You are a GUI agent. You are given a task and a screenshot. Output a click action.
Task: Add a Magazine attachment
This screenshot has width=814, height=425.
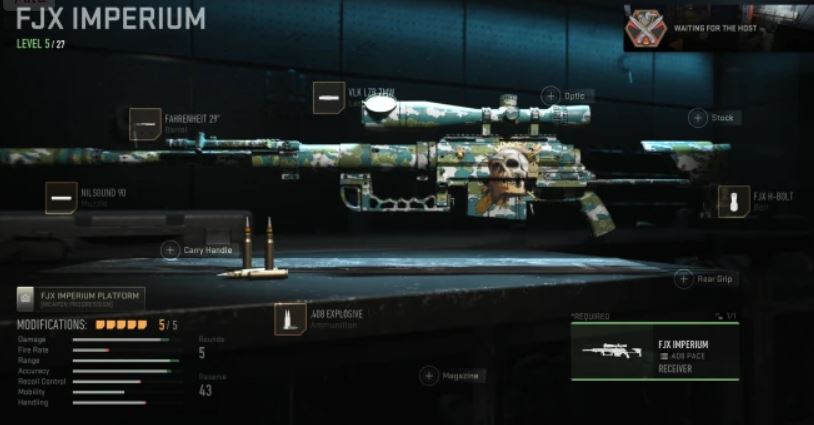(x=429, y=376)
